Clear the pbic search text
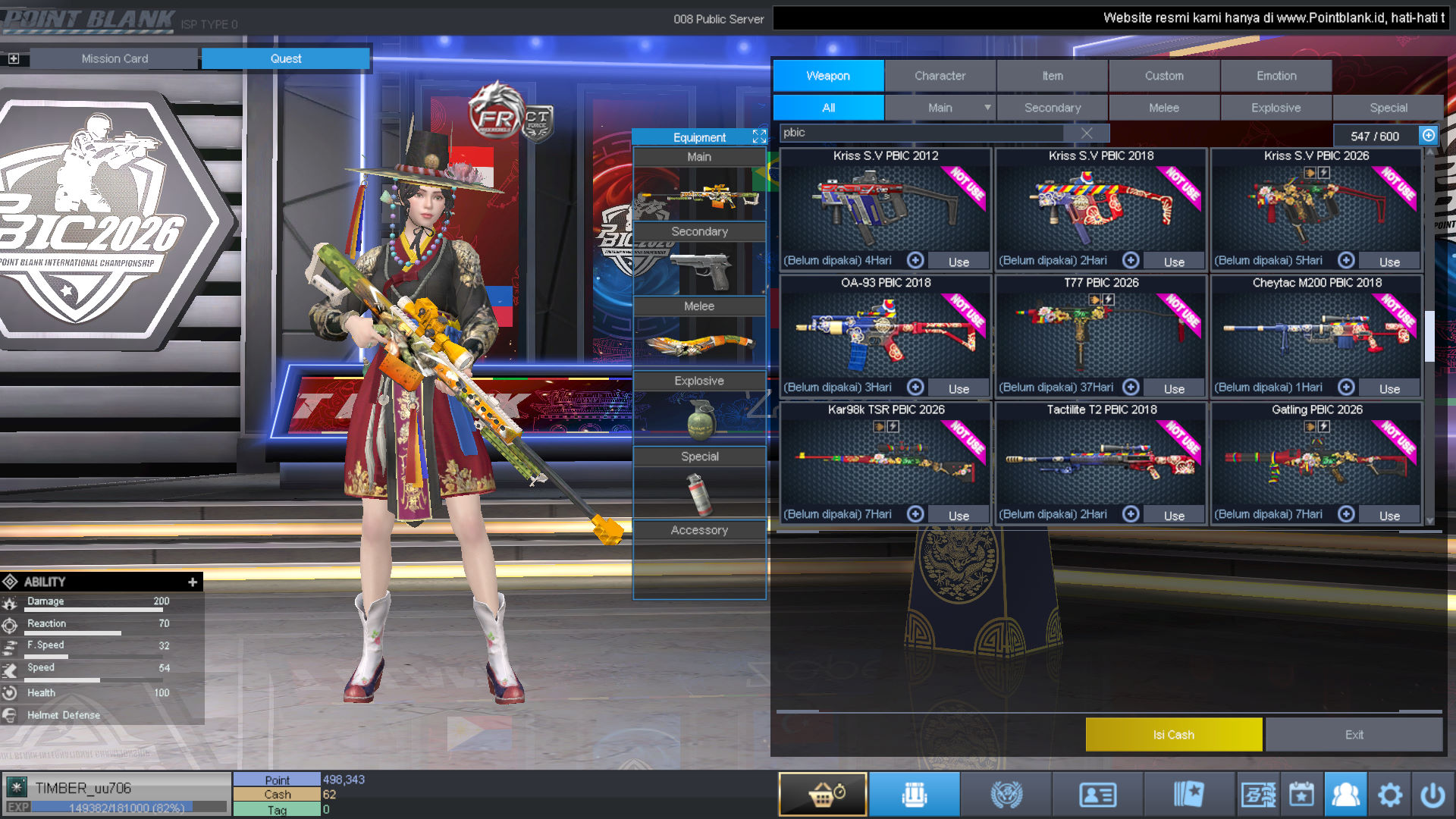 click(x=1086, y=133)
